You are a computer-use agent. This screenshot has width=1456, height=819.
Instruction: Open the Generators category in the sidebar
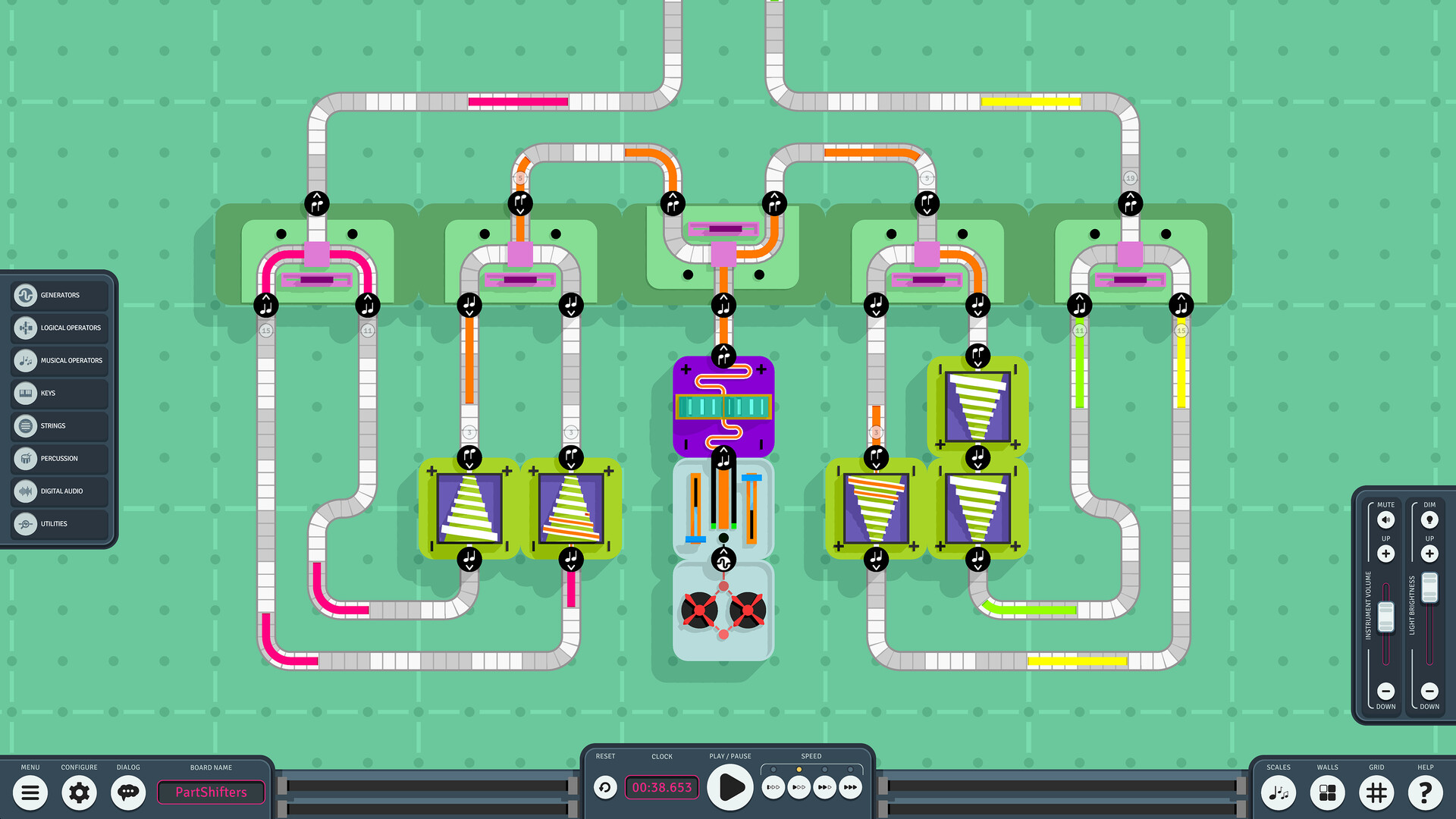(x=59, y=295)
